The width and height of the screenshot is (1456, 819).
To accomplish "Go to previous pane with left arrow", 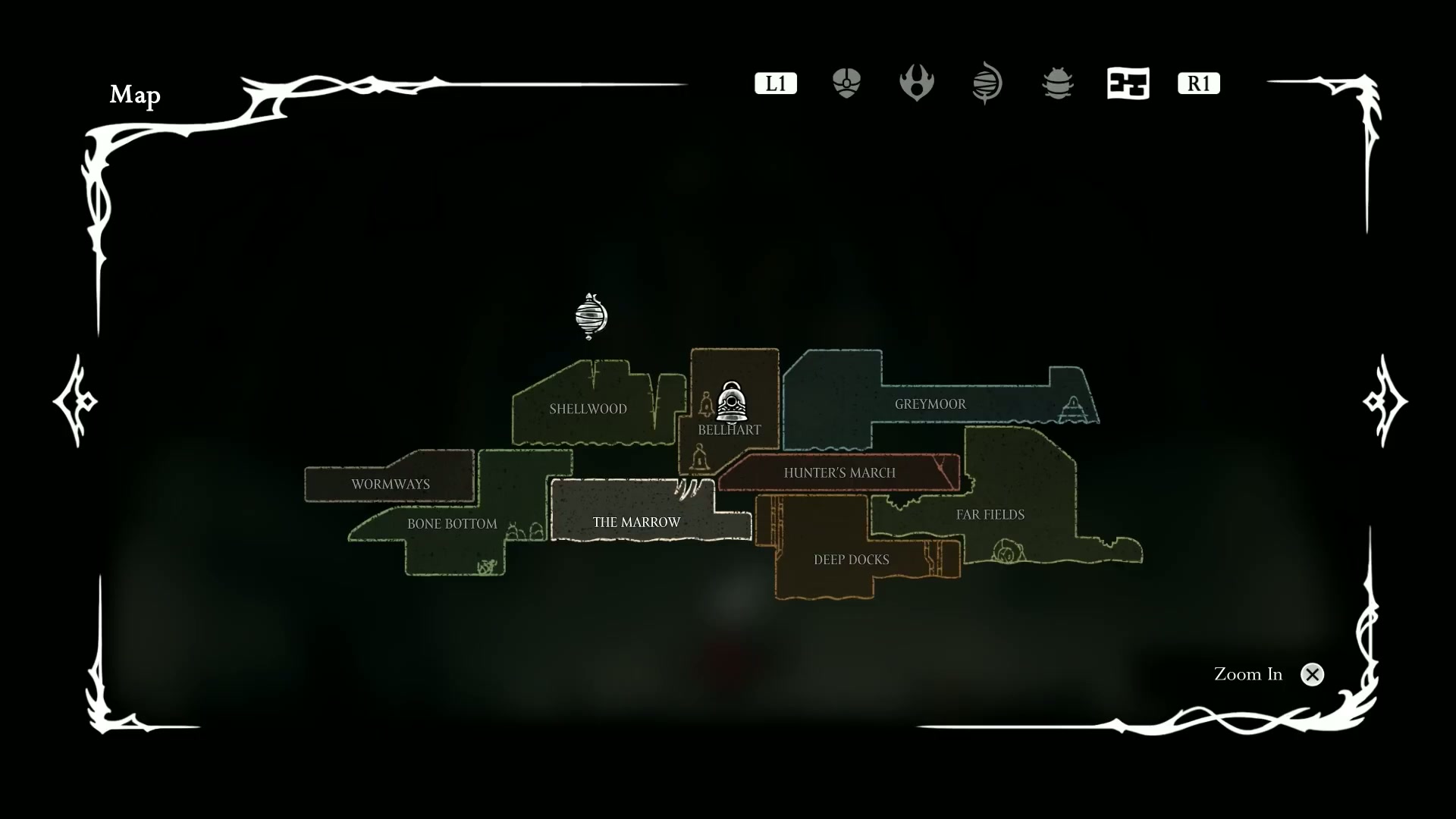I will pyautogui.click(x=75, y=400).
